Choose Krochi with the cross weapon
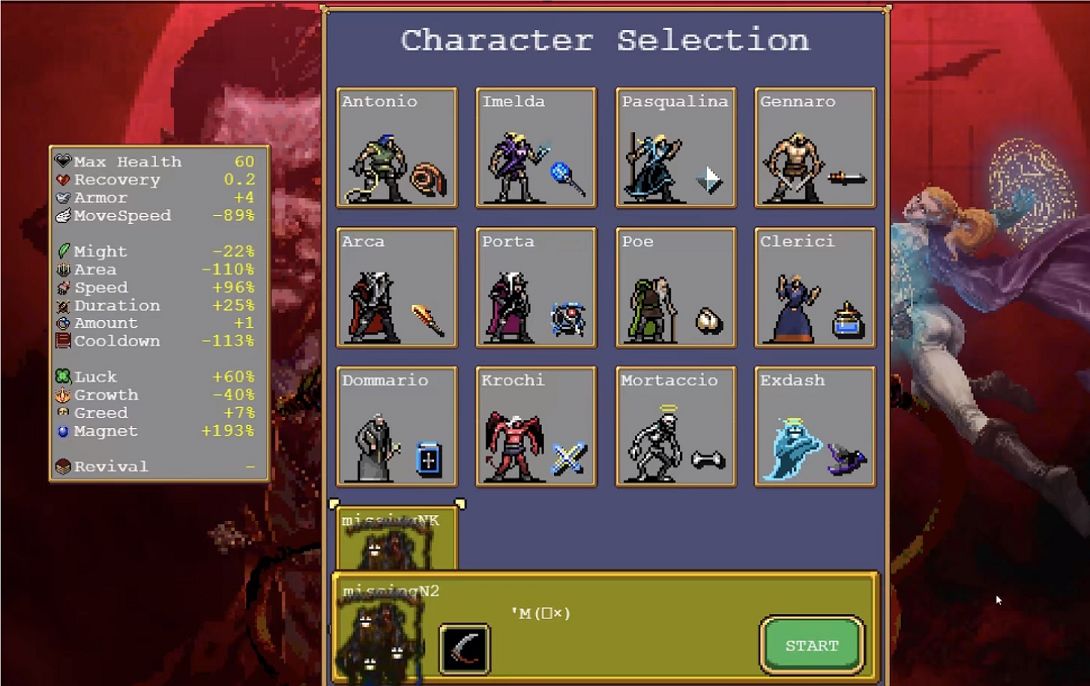Screen dimensions: 1090x686 tap(536, 427)
